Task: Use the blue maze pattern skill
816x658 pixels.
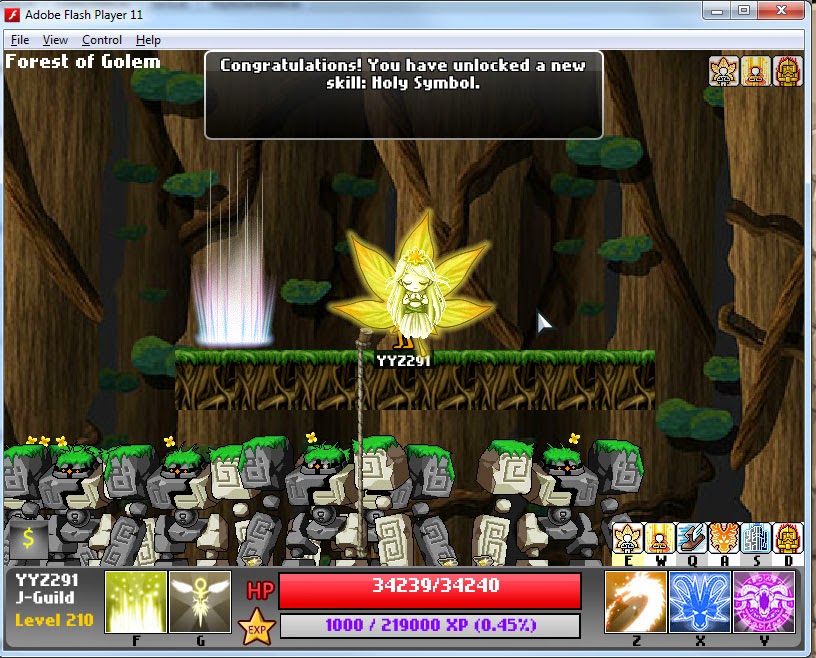Action: tap(756, 539)
